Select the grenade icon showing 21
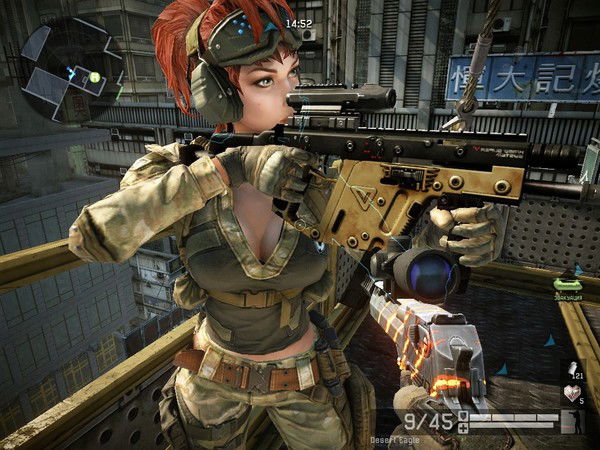The height and width of the screenshot is (450, 600). [574, 370]
